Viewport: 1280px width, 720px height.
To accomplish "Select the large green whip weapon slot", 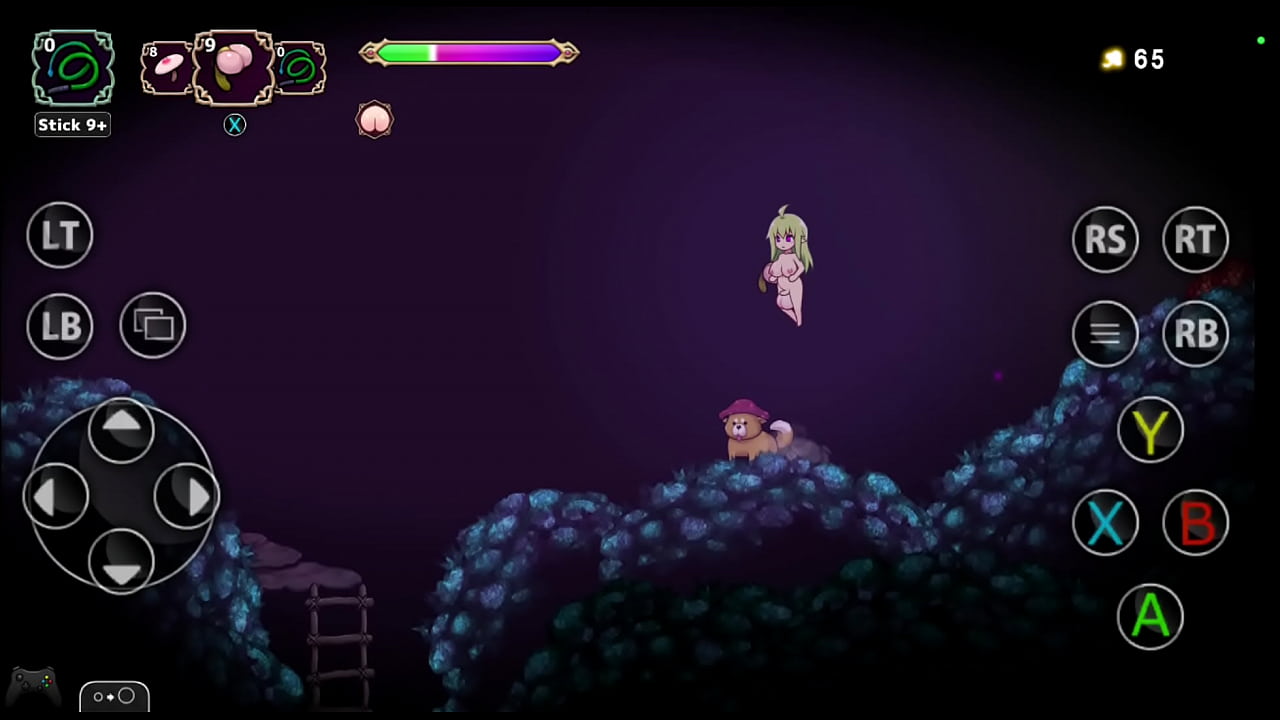I will (x=73, y=68).
